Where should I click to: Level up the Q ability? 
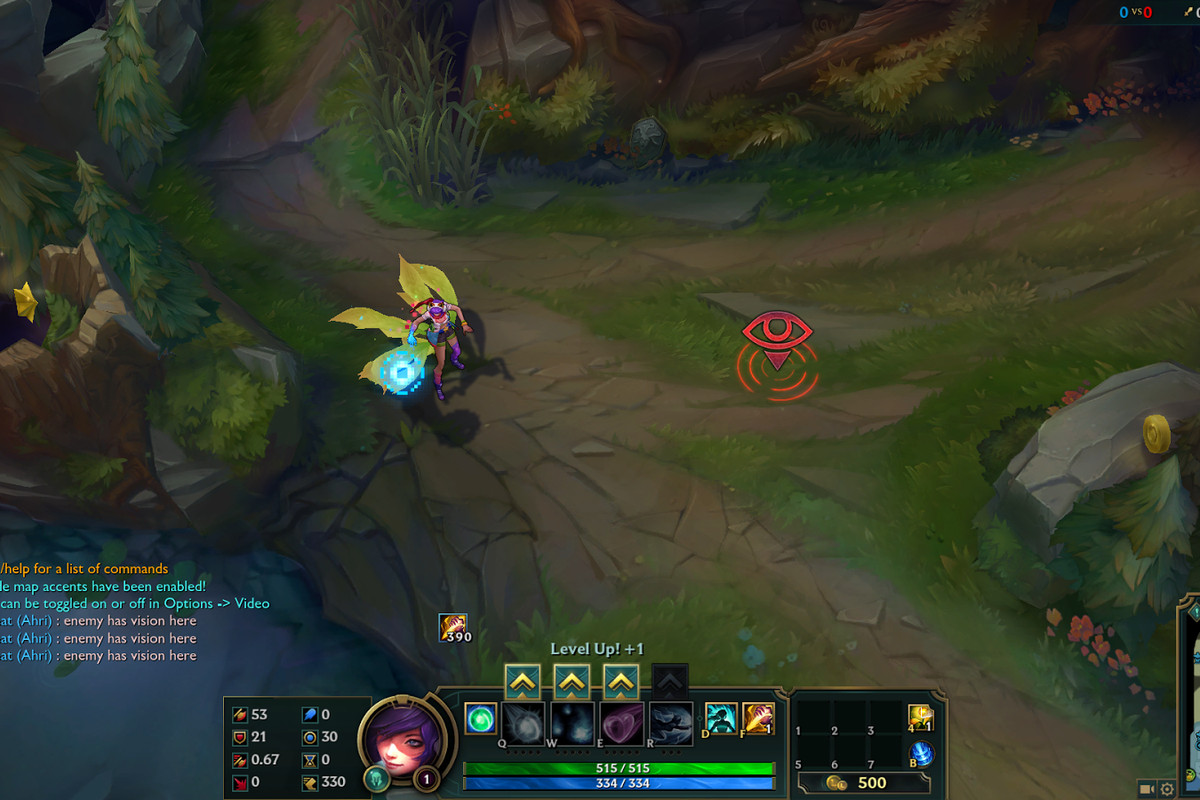coord(523,682)
